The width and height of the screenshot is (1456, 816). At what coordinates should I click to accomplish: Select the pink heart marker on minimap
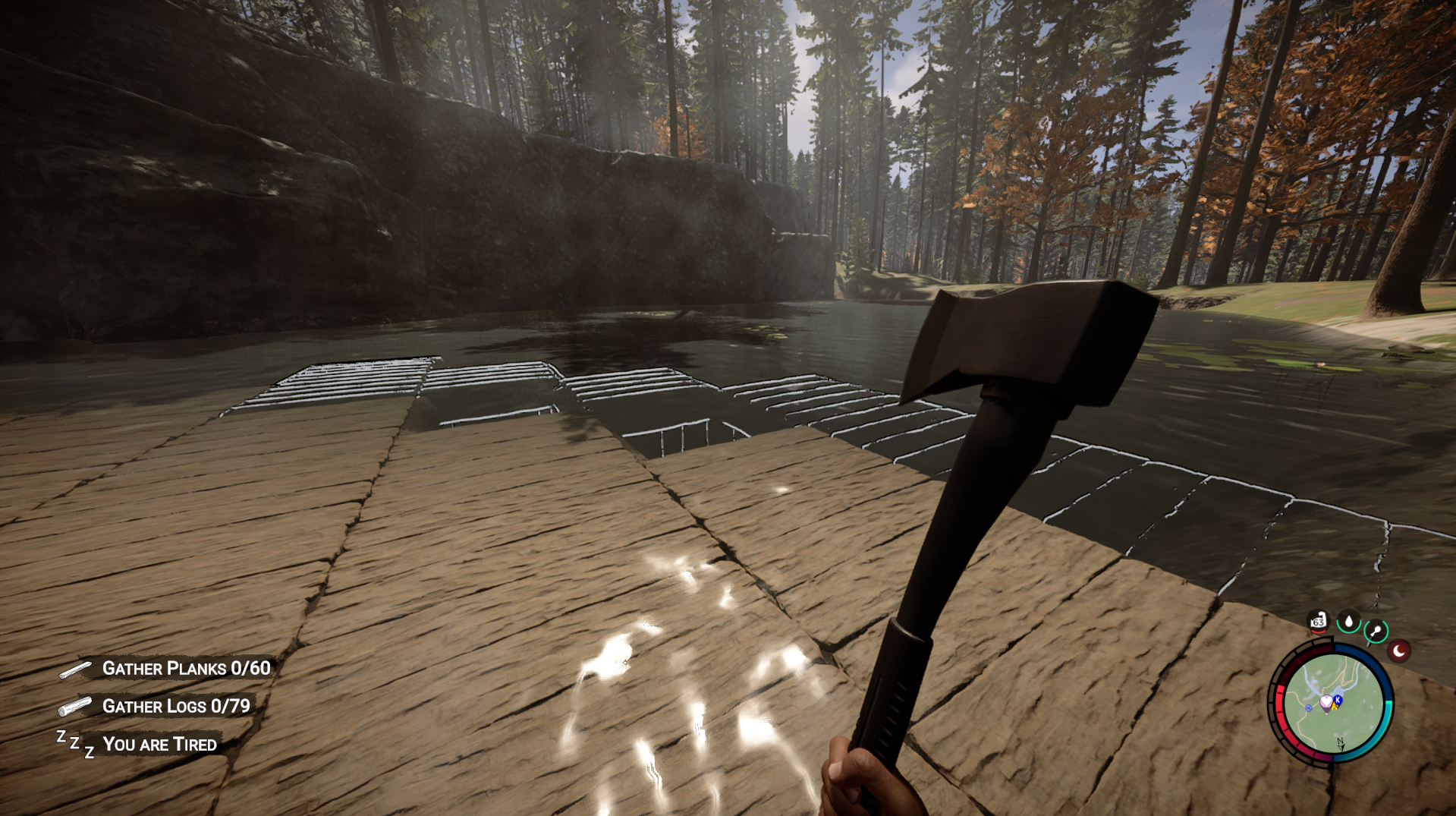(1326, 702)
